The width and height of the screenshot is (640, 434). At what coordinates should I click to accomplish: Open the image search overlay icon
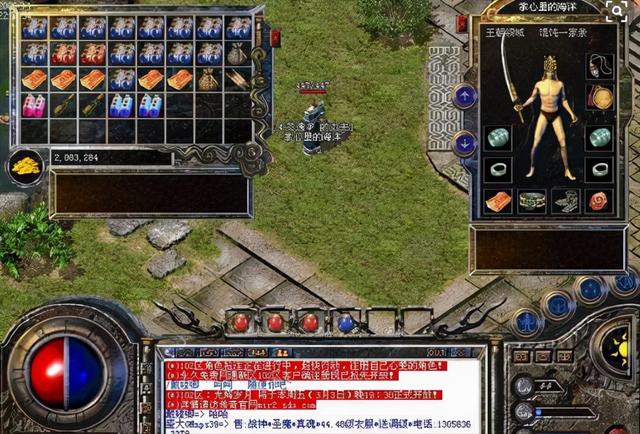[x=618, y=16]
